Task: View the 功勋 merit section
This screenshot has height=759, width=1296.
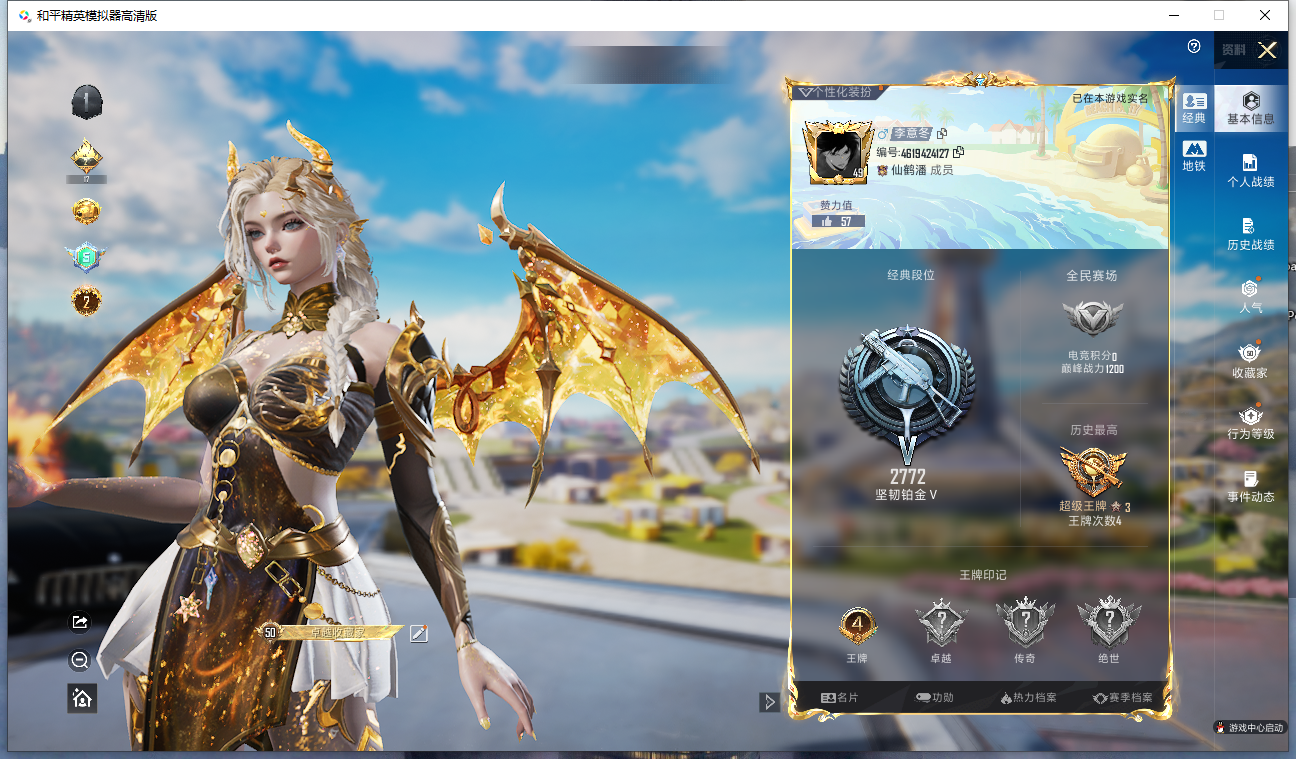Action: coord(934,697)
